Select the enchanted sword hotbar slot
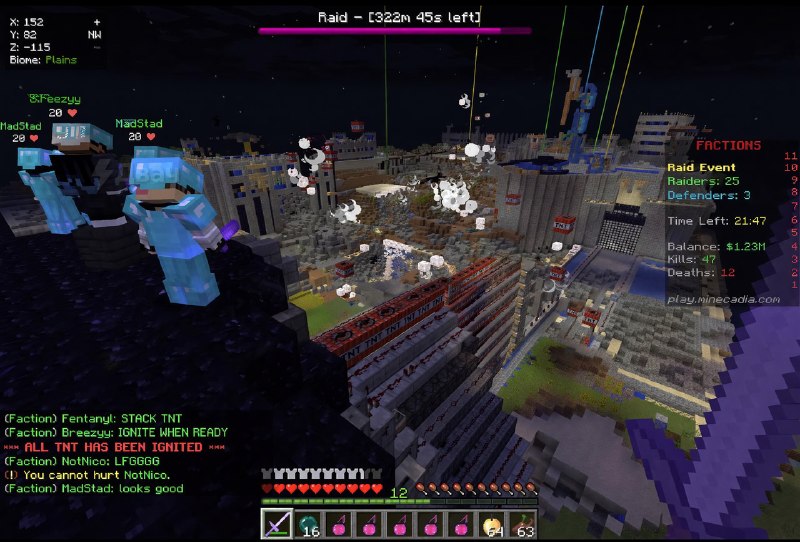The image size is (800, 542). pos(277,523)
